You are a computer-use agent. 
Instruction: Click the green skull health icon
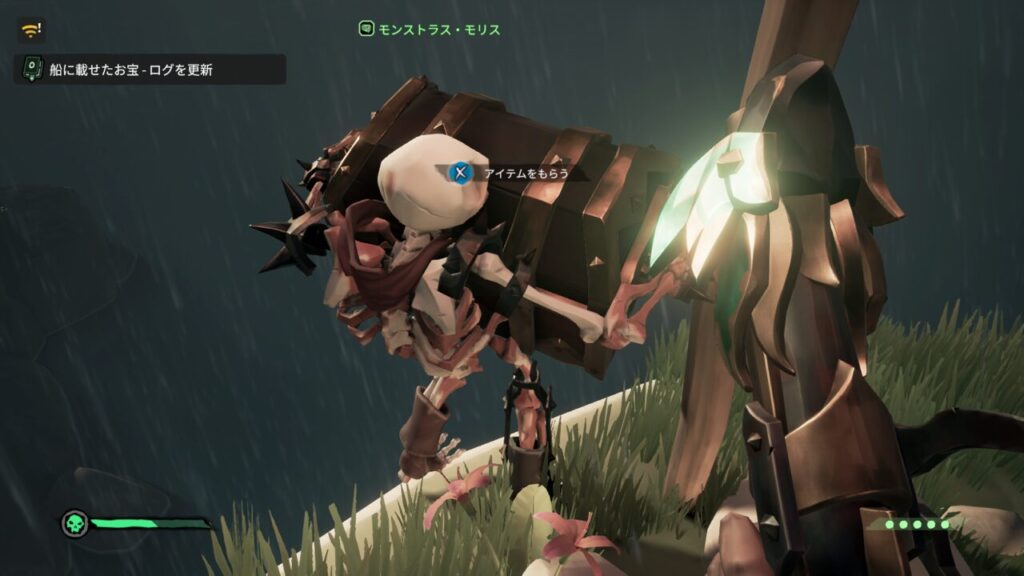[x=74, y=523]
